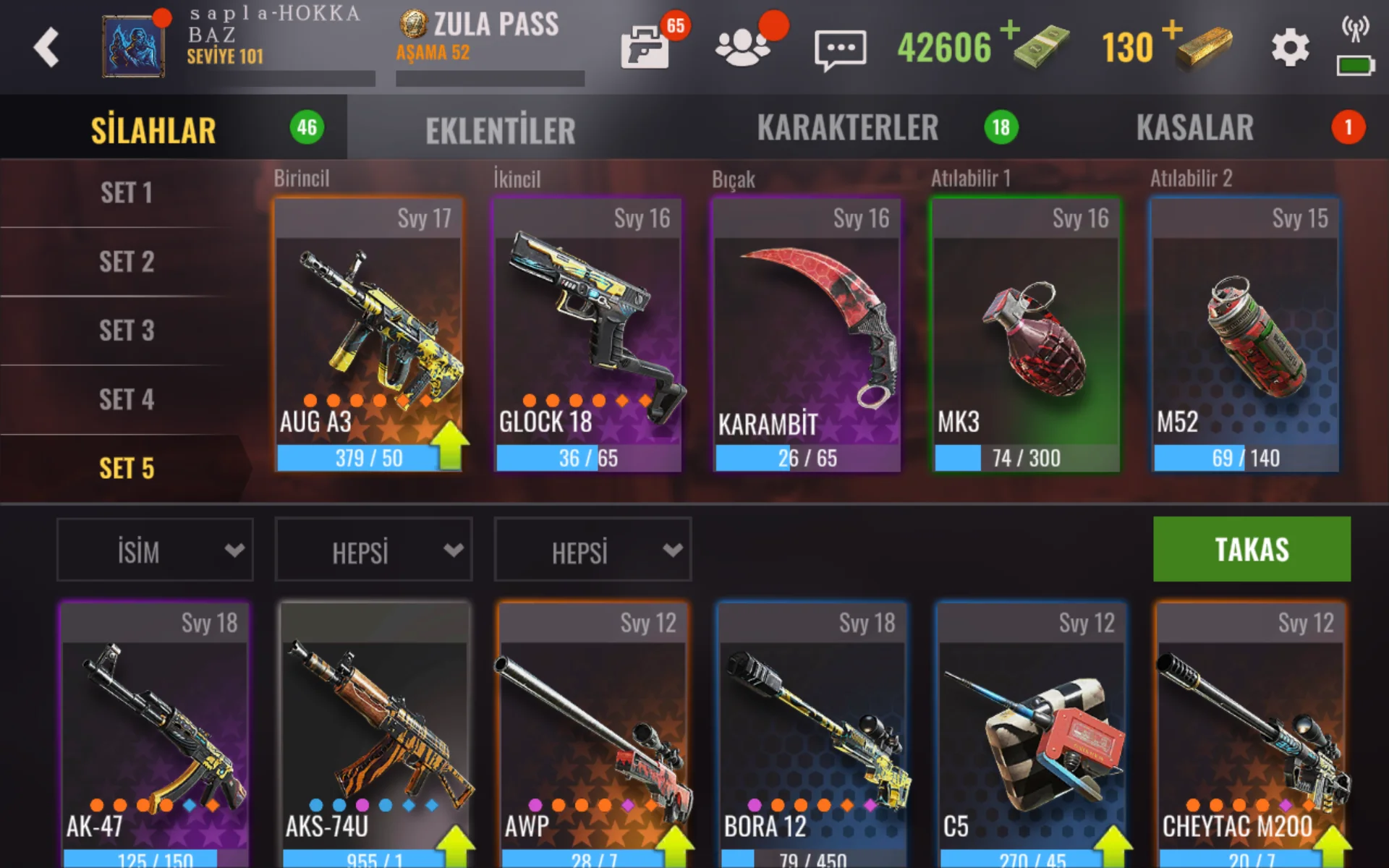Choose loadout Set 3
Screen dimensions: 1389x868
127,331
